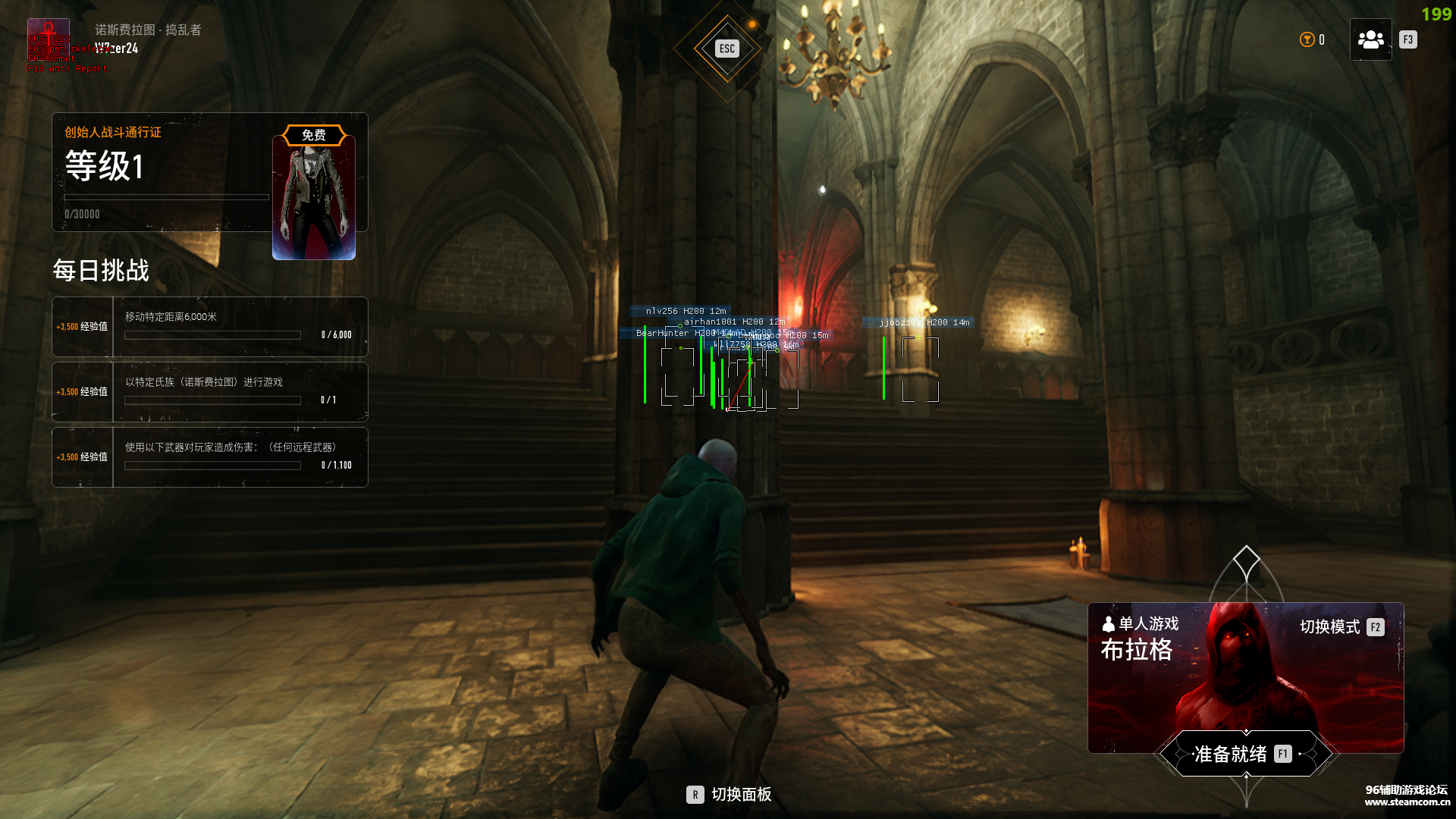Click the 切换面板 switch panel label
The image size is (1456, 819).
click(740, 794)
